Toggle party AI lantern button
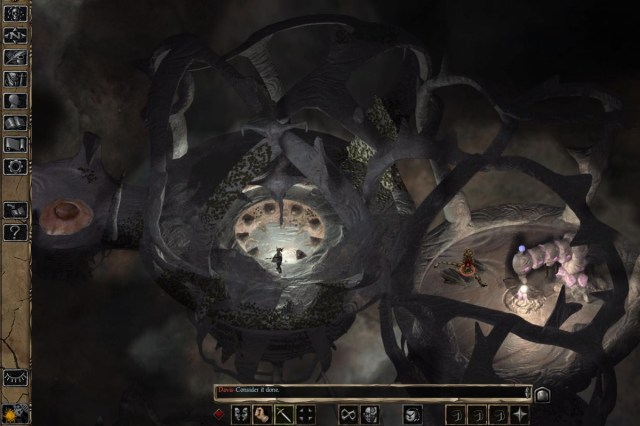 point(15,411)
